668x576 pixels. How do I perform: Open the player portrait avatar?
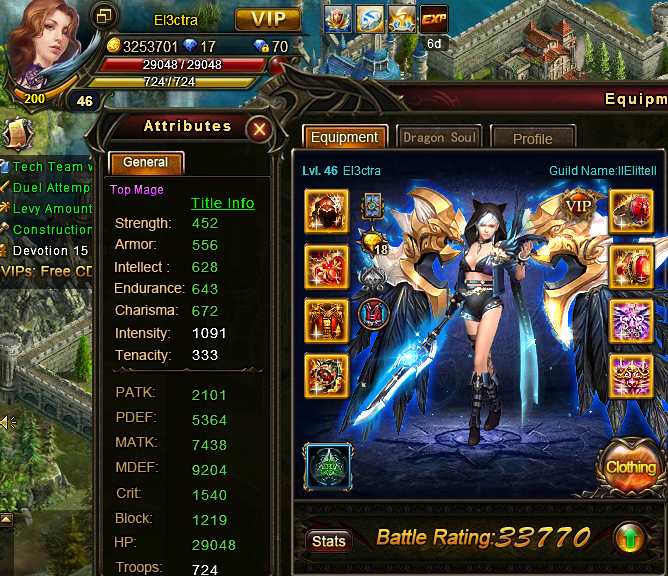[47, 45]
